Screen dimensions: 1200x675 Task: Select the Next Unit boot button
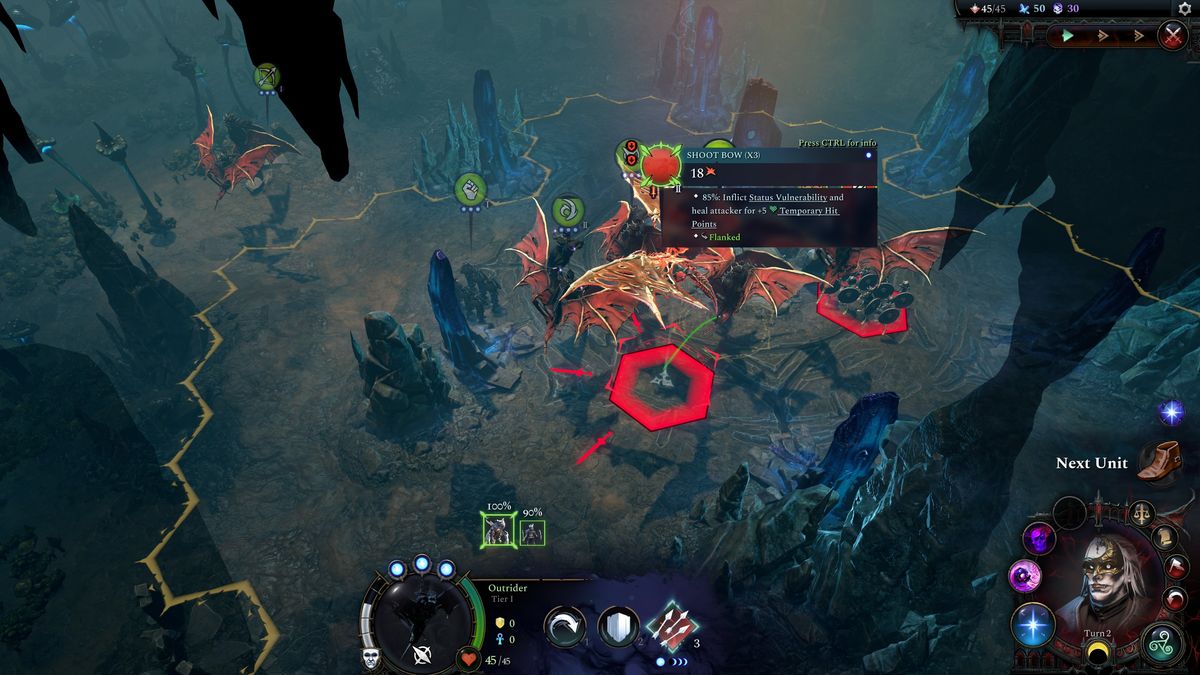(x=1158, y=462)
